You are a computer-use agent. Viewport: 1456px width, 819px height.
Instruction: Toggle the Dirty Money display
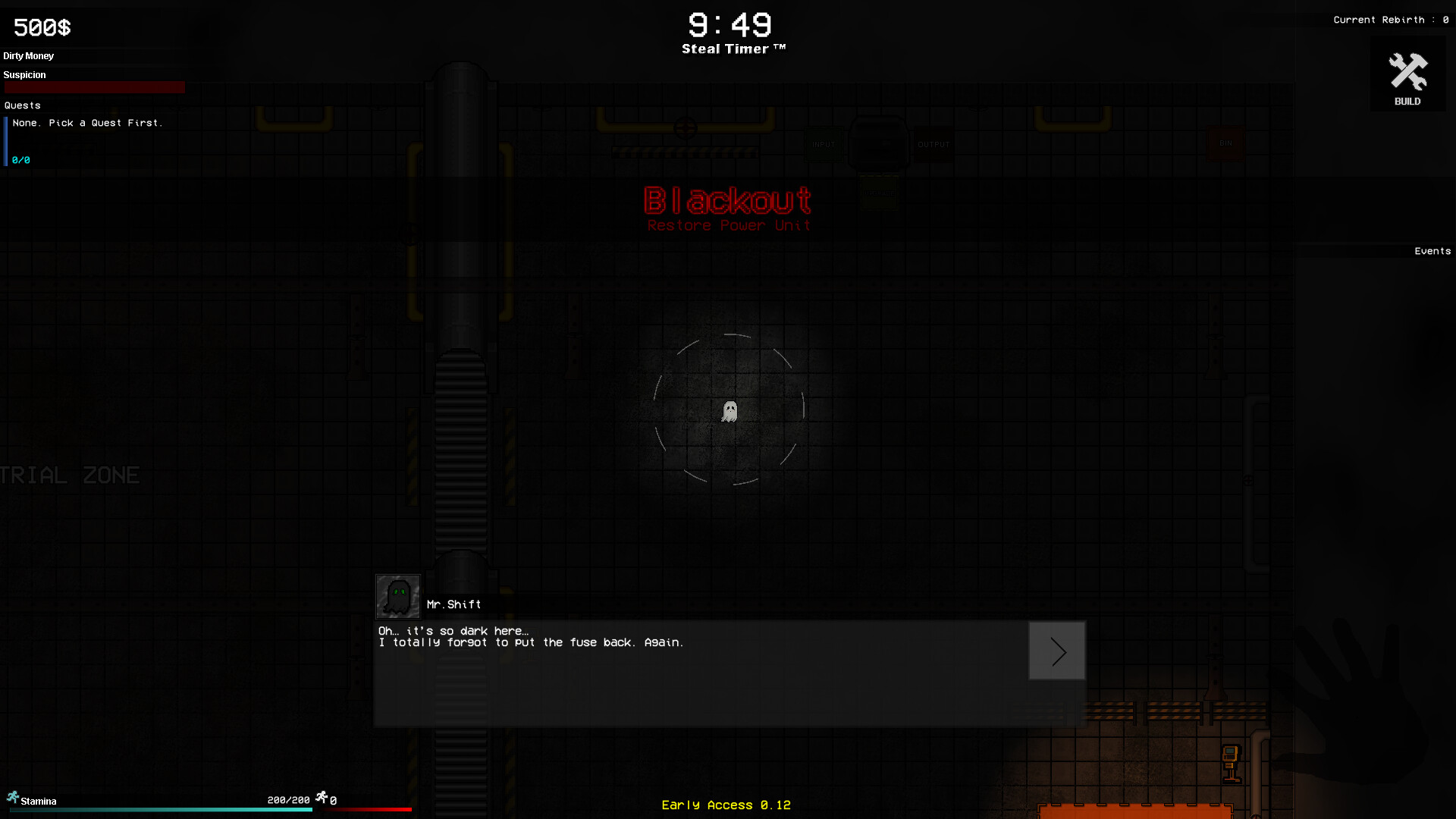pyautogui.click(x=29, y=55)
